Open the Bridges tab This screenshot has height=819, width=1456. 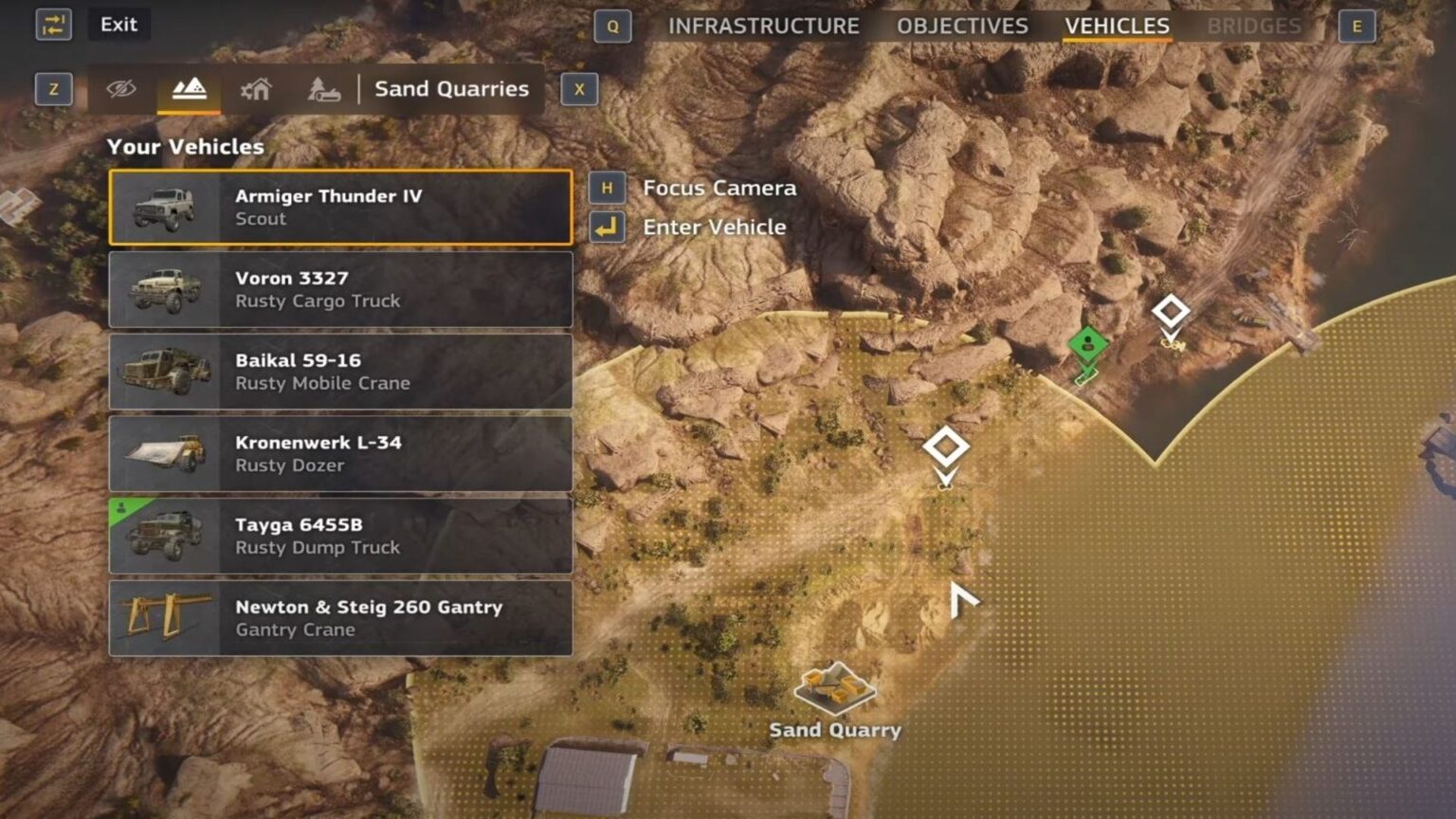[x=1253, y=26]
